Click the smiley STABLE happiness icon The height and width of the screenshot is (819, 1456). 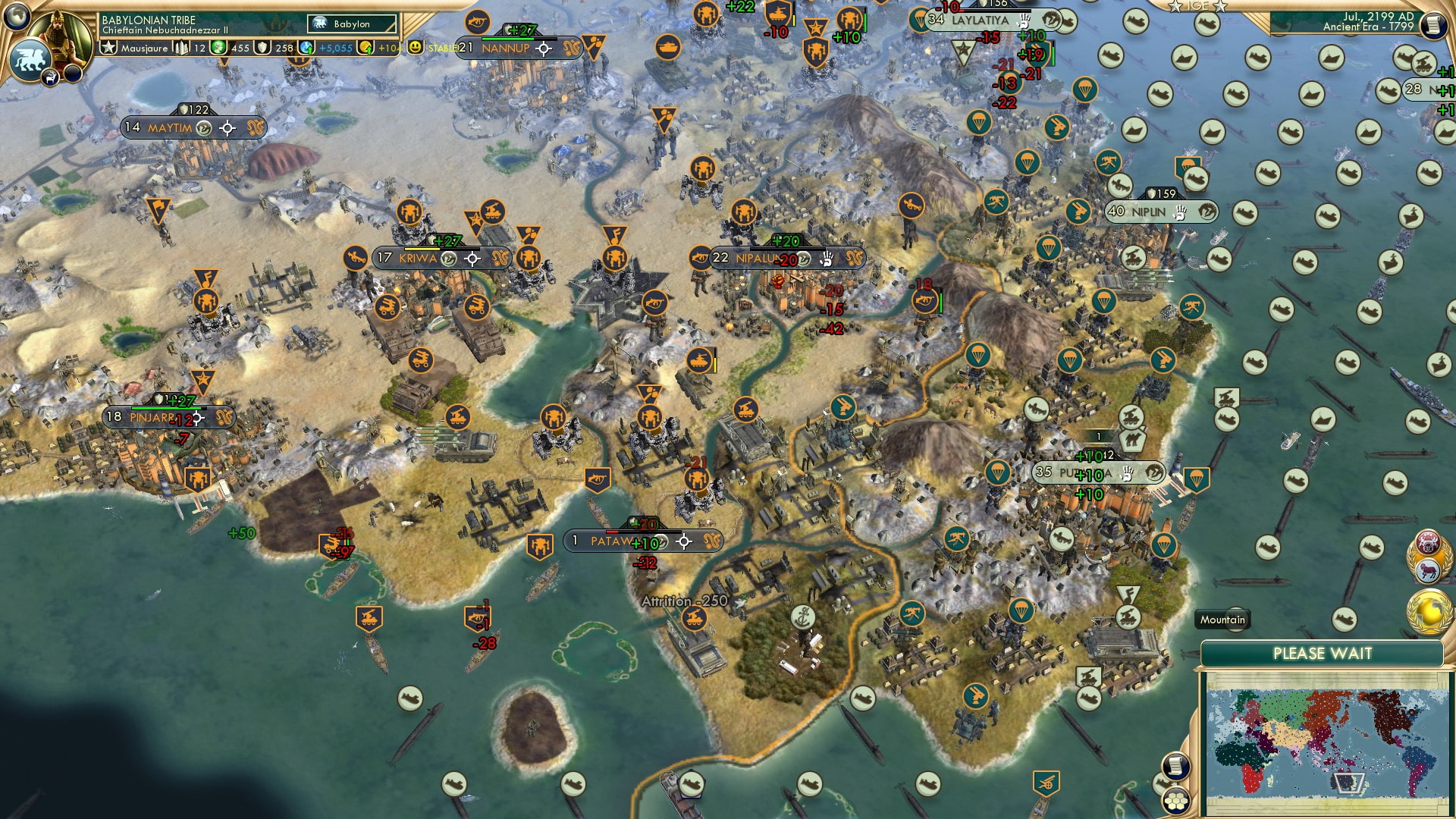coord(414,47)
